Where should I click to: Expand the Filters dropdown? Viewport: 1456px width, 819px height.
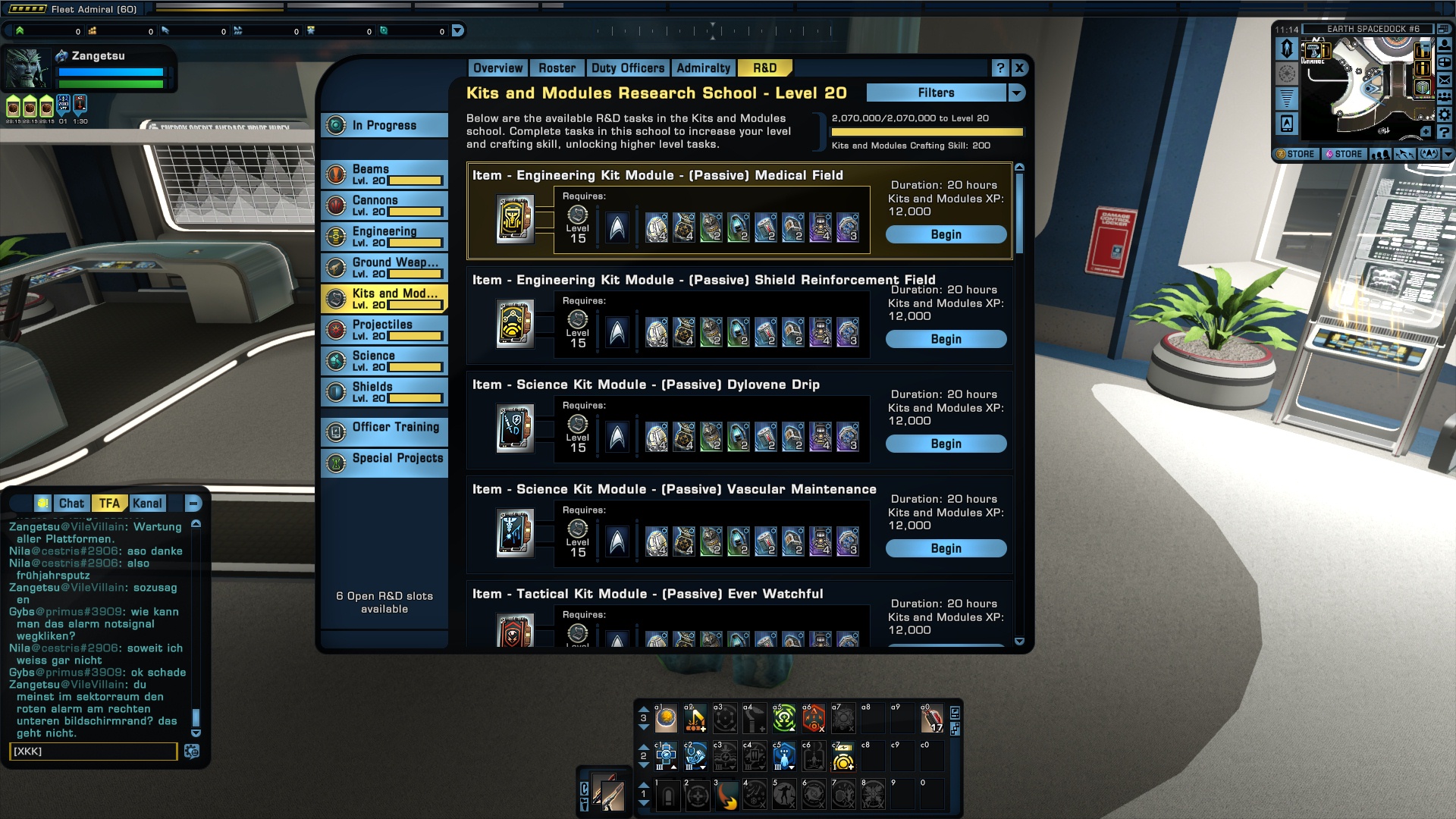point(1017,93)
